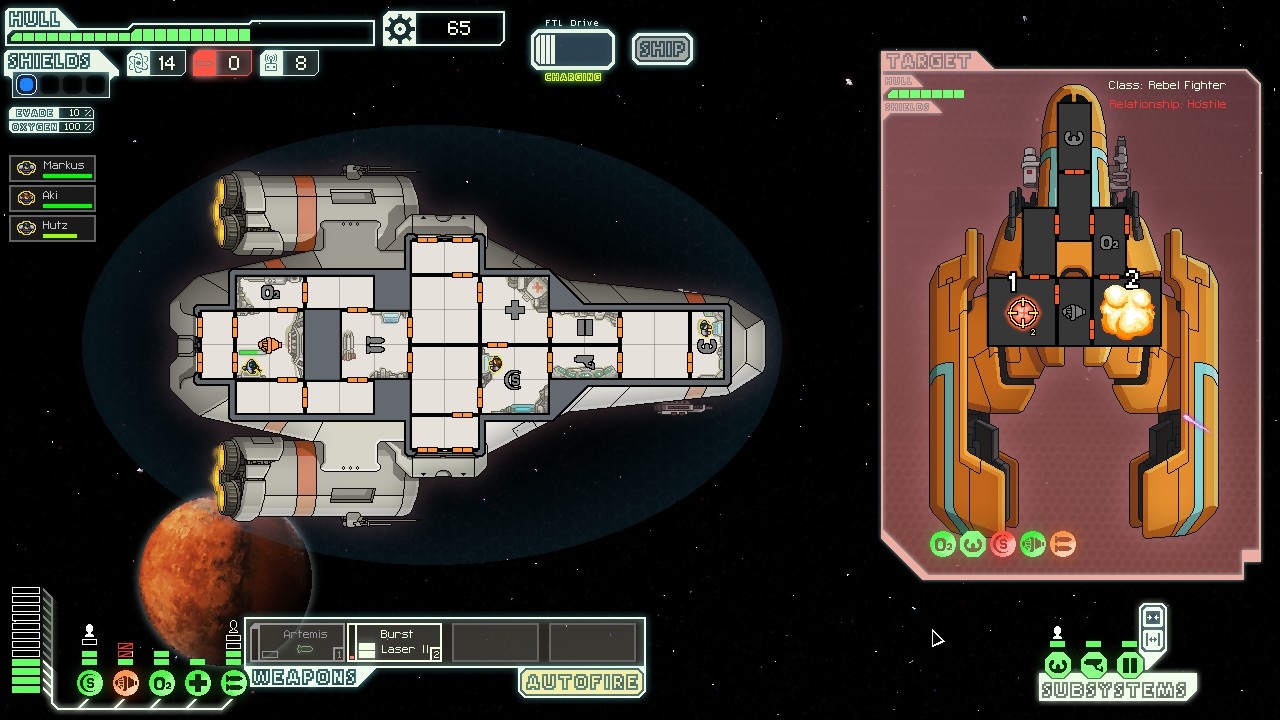Click the Weapons system power icon
Screen dimensions: 1280x720
point(234,683)
